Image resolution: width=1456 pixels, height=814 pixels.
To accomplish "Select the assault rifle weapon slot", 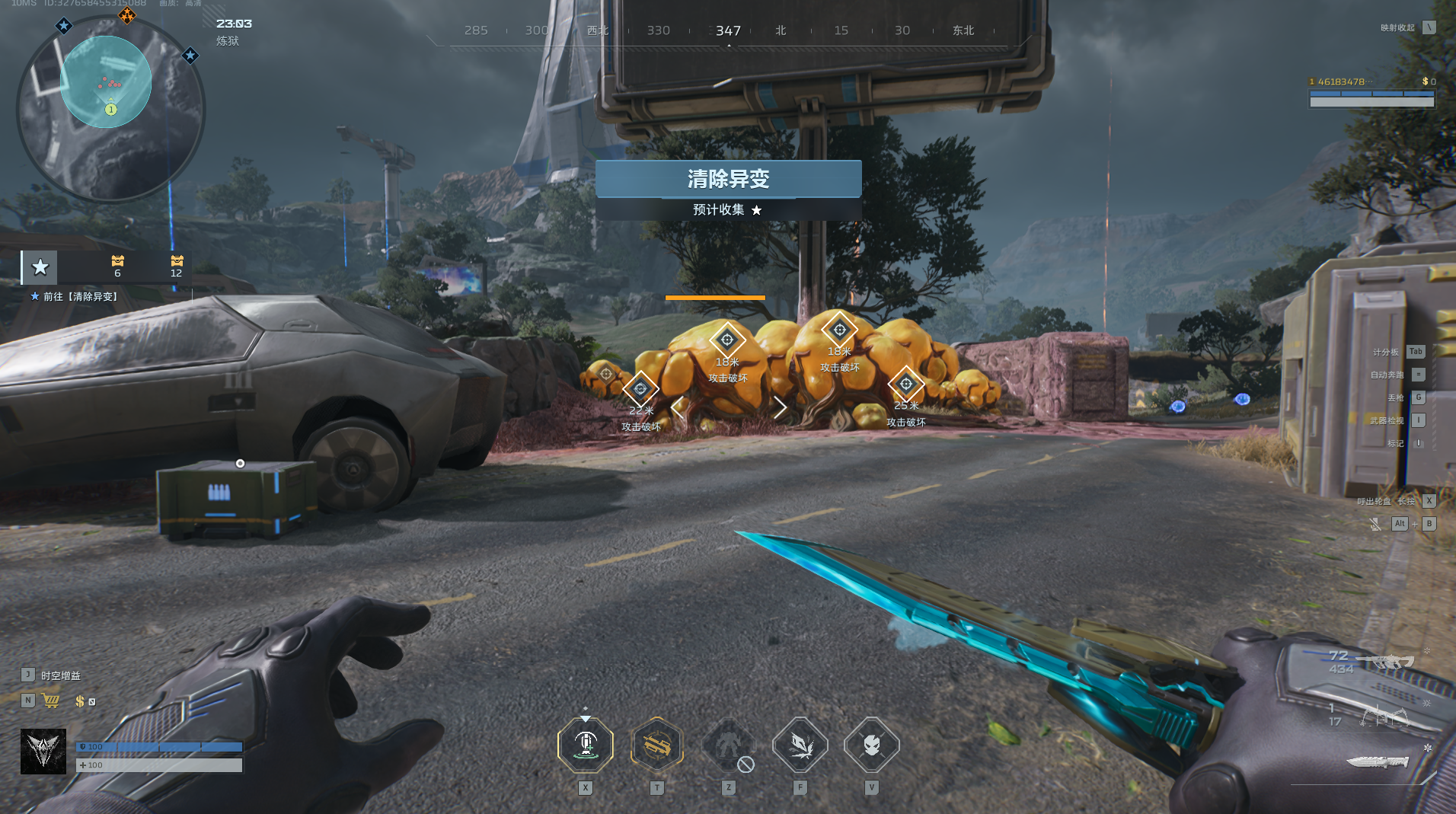I will pos(1387,661).
